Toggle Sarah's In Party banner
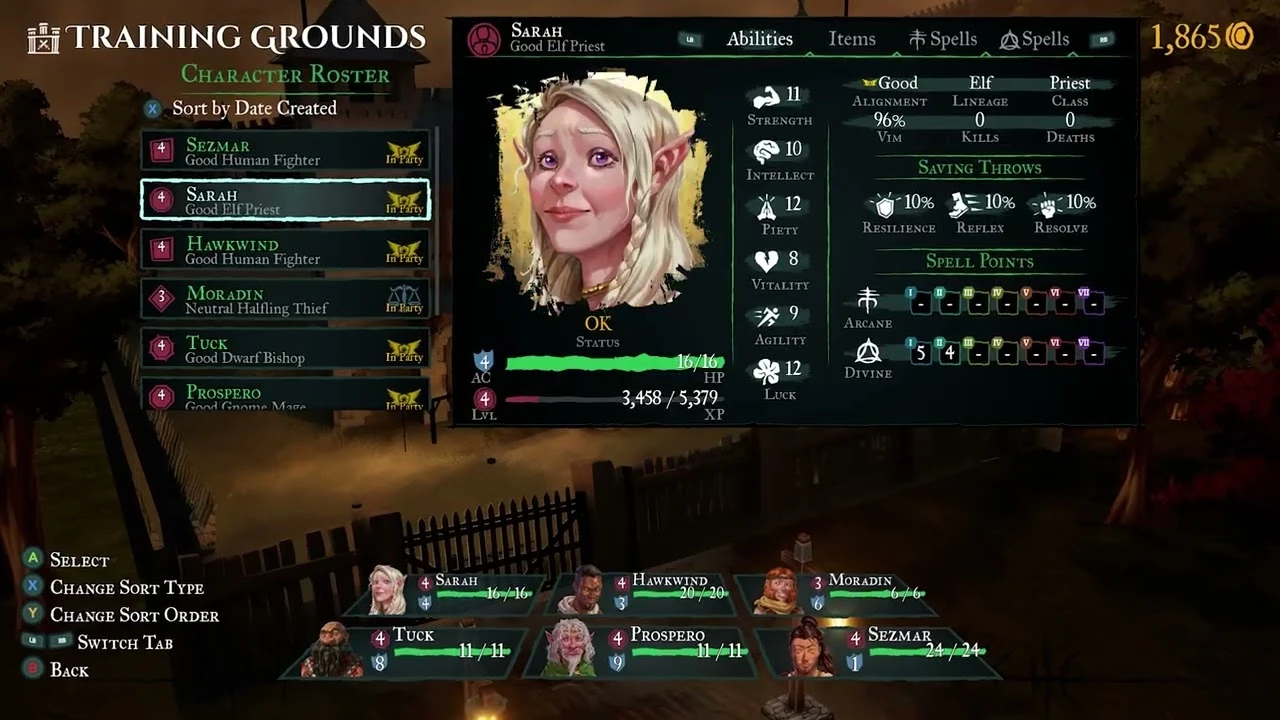The width and height of the screenshot is (1280, 720). tap(404, 199)
